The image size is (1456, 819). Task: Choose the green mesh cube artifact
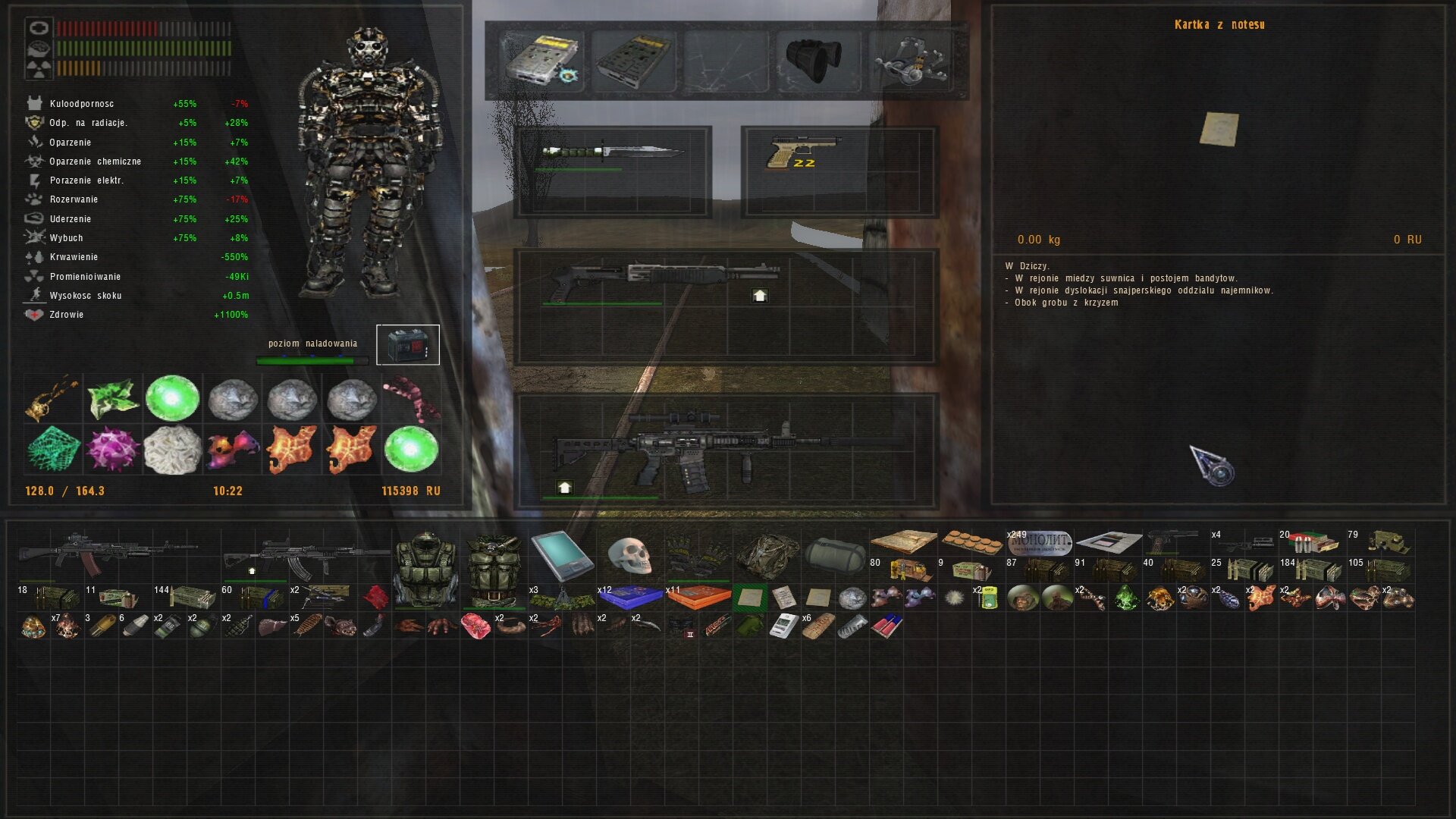coord(53,450)
